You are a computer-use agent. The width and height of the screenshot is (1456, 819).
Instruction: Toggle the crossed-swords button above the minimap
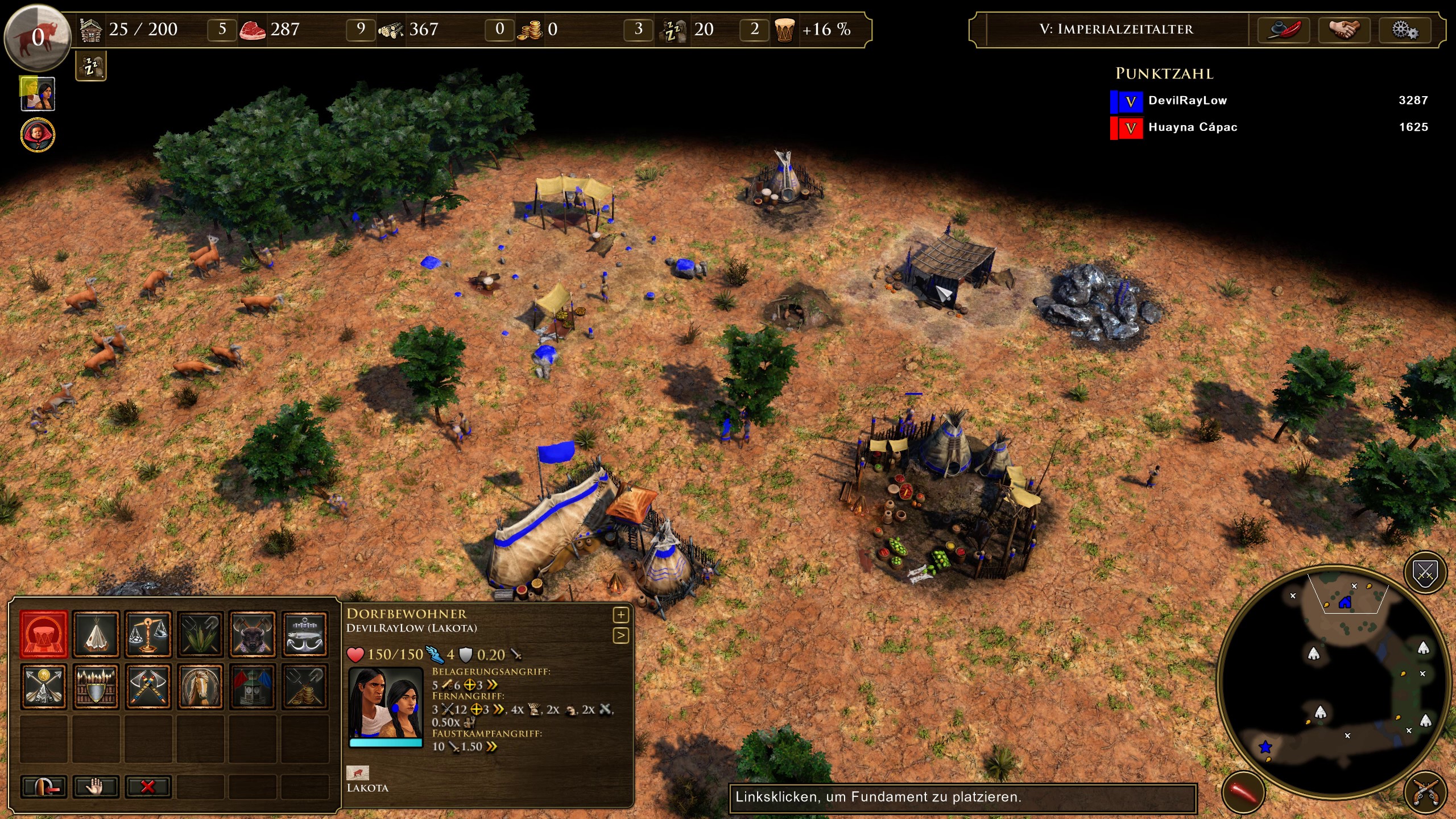[1425, 572]
